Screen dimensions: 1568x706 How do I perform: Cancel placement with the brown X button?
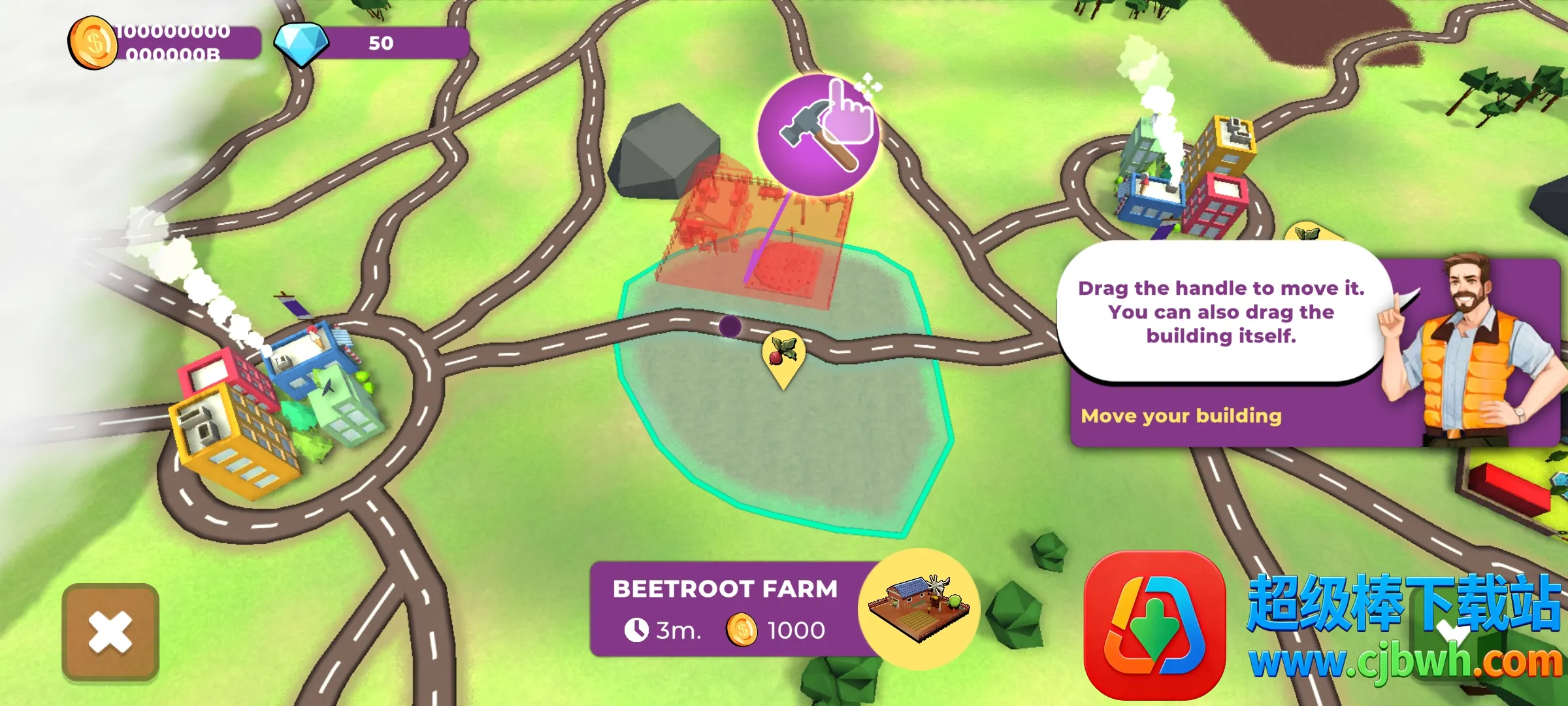110,631
